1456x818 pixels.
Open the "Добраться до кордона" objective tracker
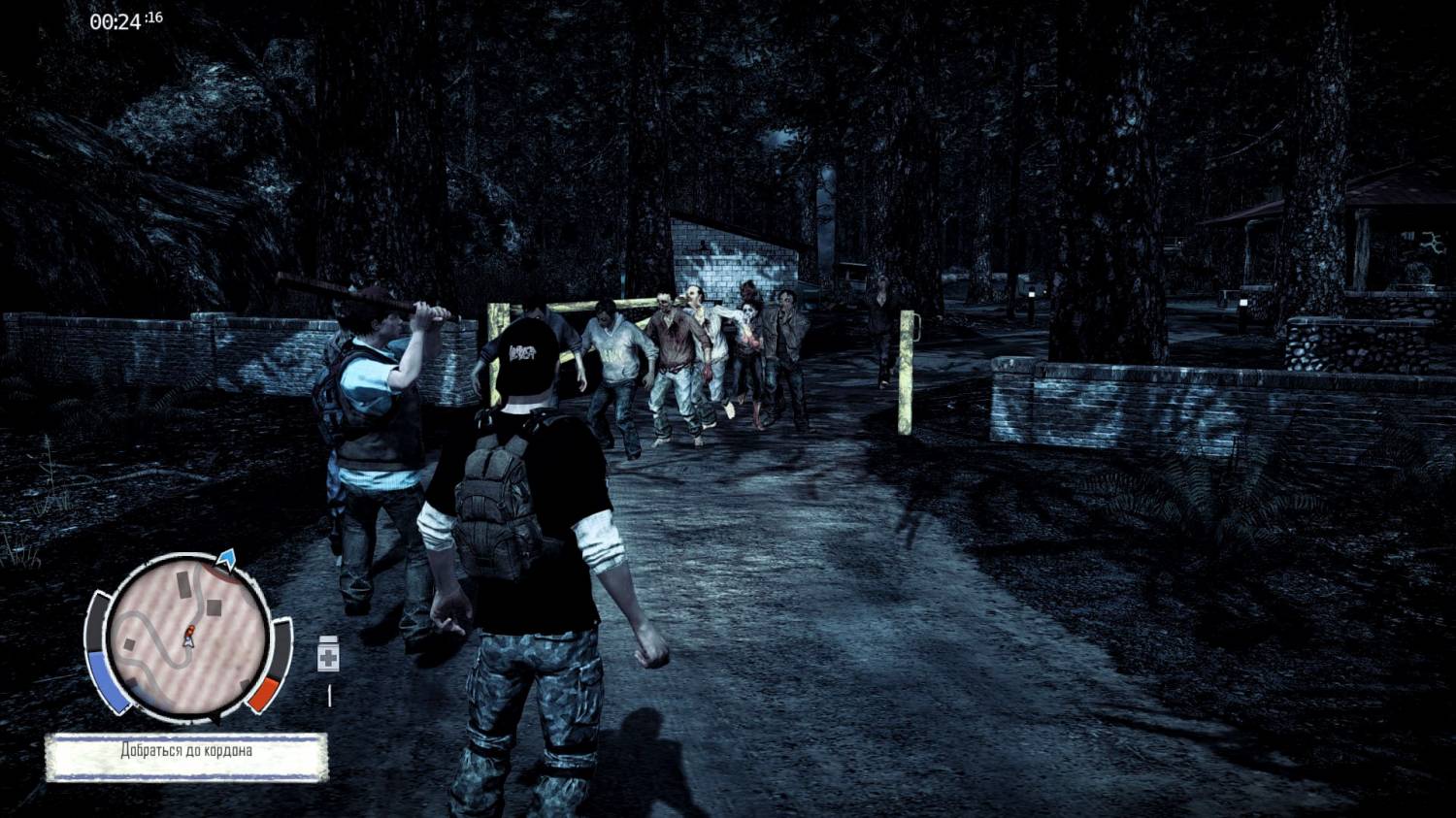point(186,755)
